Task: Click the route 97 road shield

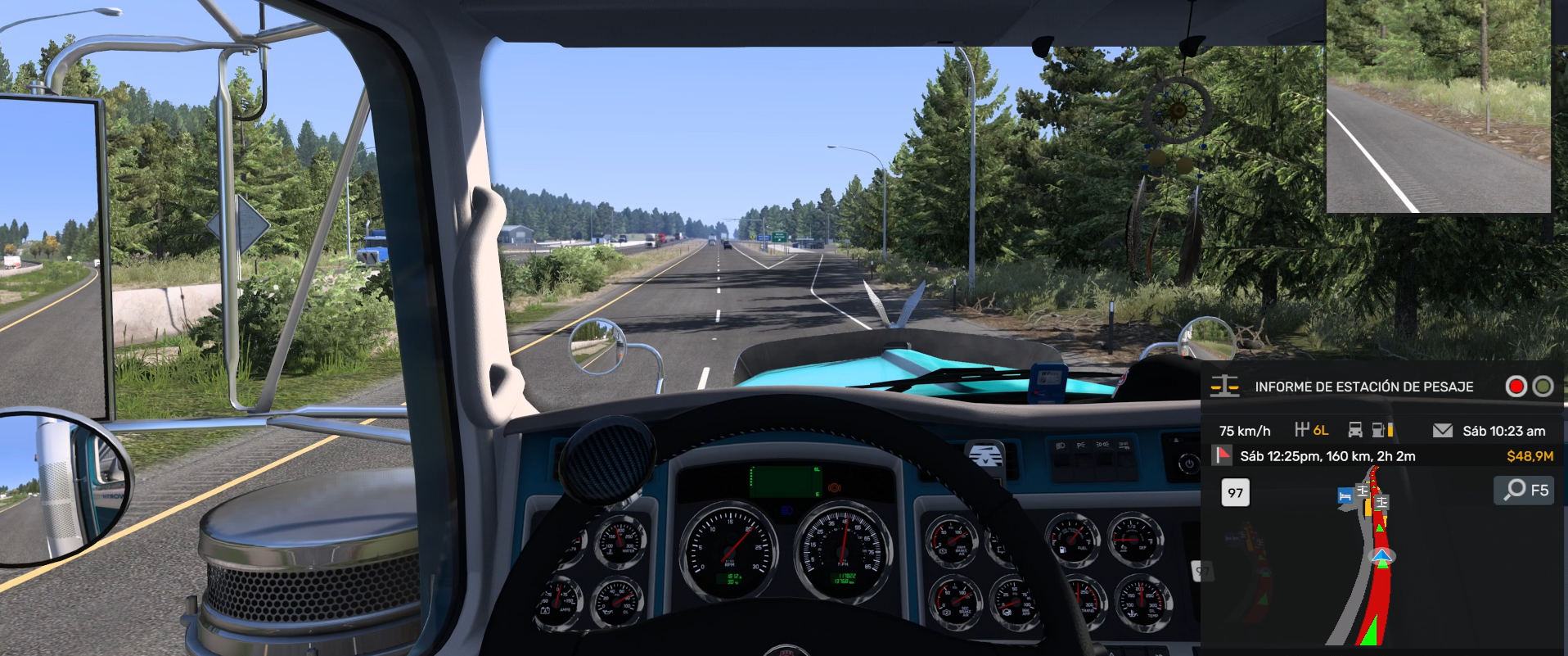Action: point(1235,493)
